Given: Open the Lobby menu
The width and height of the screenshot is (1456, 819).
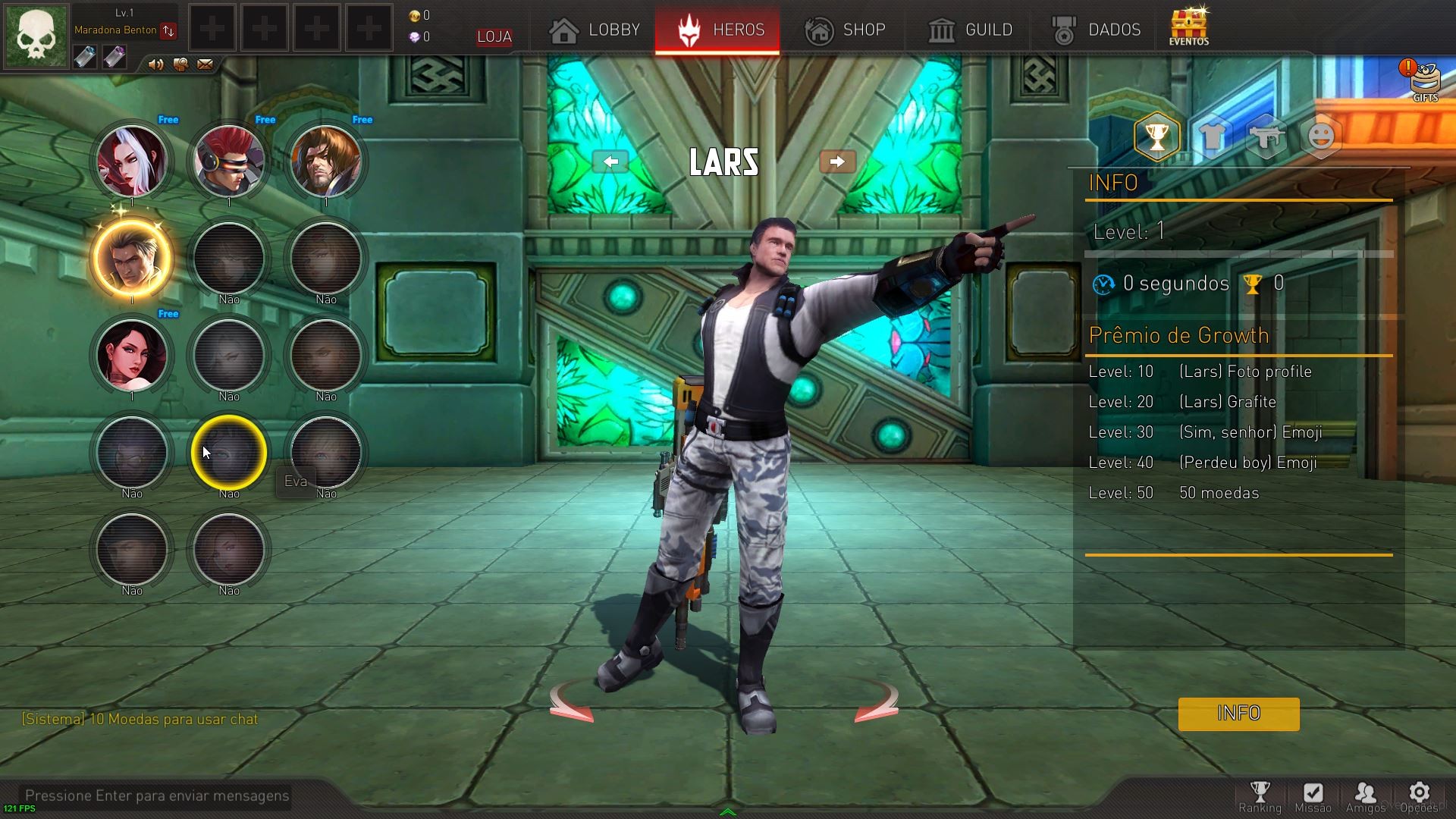Looking at the screenshot, I should 595,30.
